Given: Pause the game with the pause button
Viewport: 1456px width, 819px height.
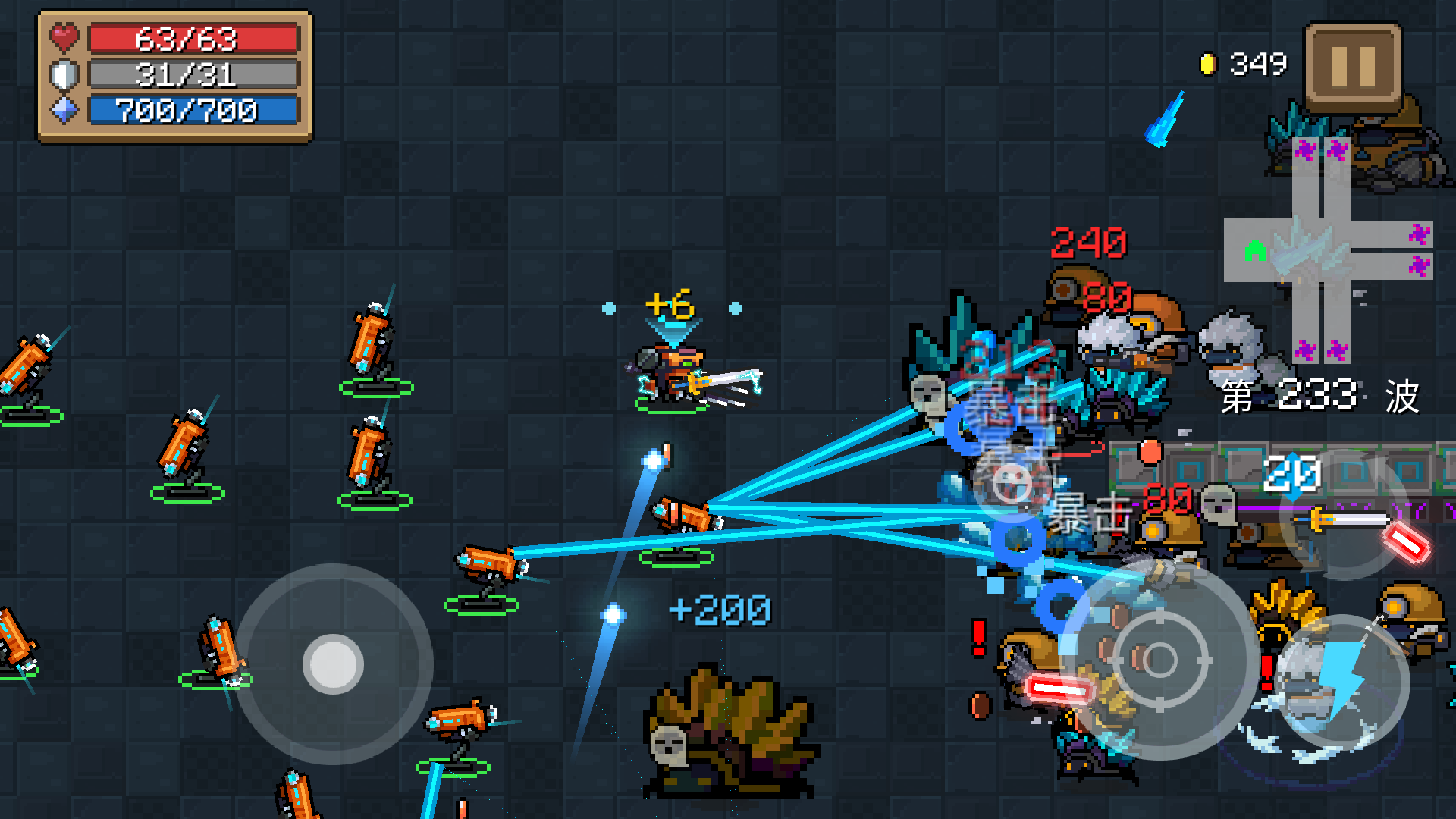Looking at the screenshot, I should 1353,67.
